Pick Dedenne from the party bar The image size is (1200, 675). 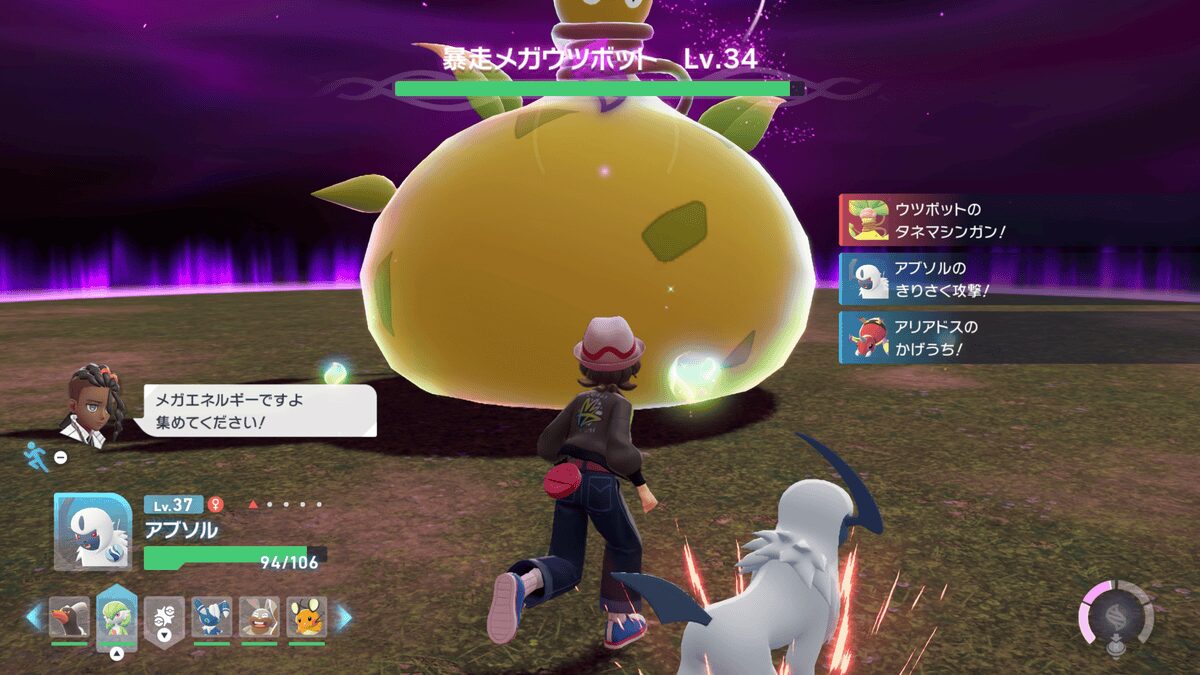point(307,617)
